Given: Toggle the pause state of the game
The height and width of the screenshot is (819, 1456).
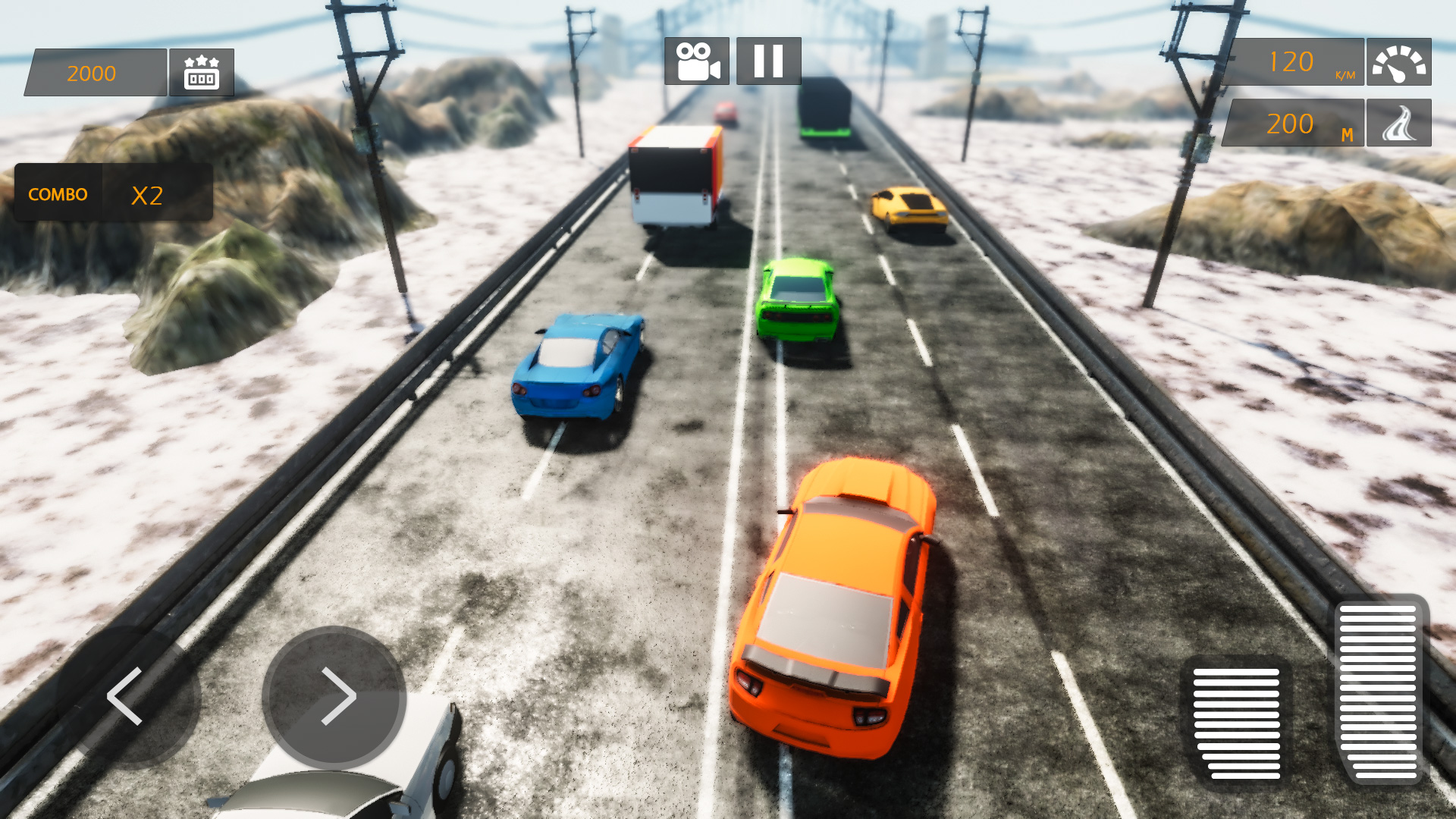Looking at the screenshot, I should [767, 62].
